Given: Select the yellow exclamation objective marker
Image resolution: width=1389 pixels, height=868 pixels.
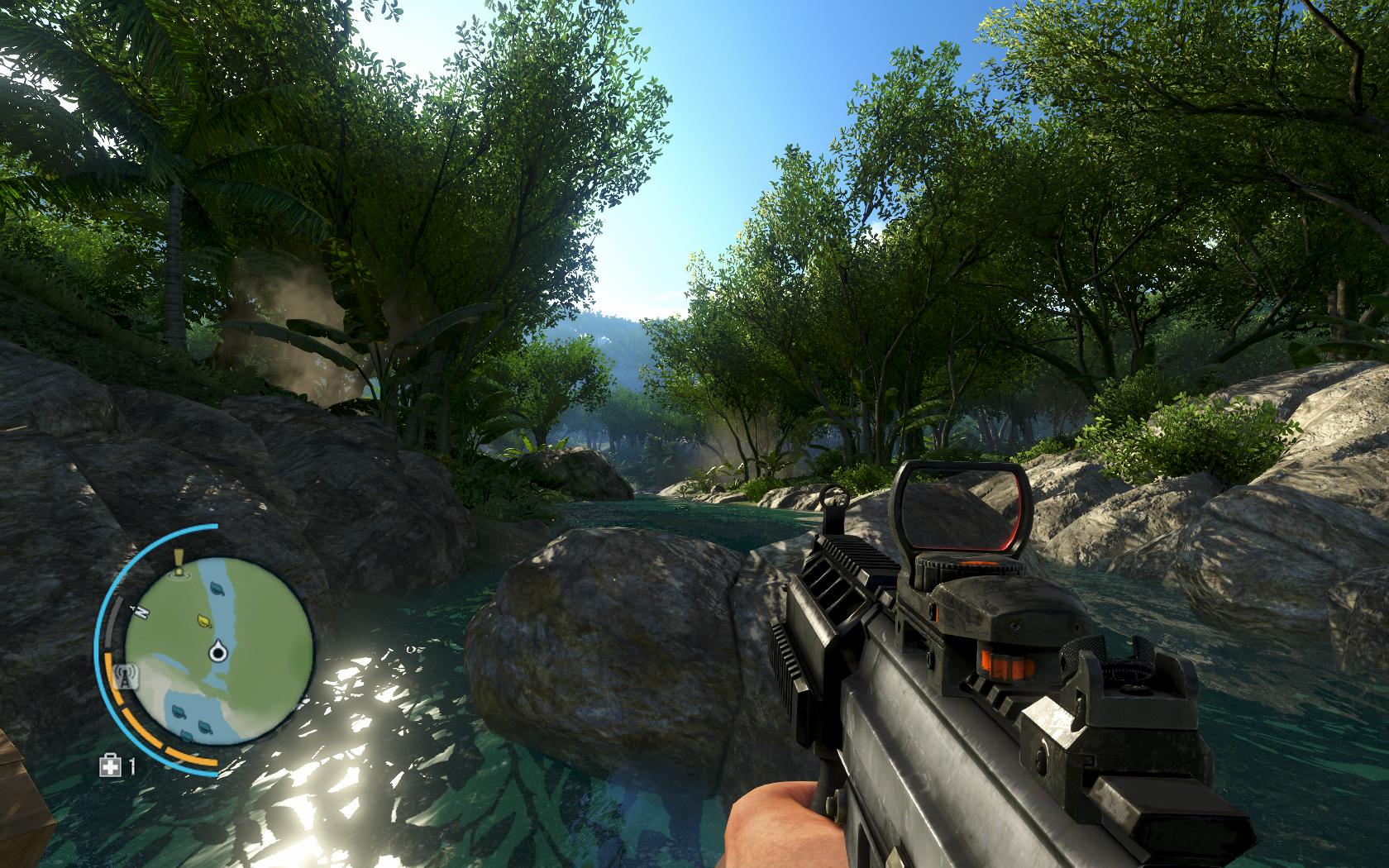Looking at the screenshot, I should pos(178,562).
